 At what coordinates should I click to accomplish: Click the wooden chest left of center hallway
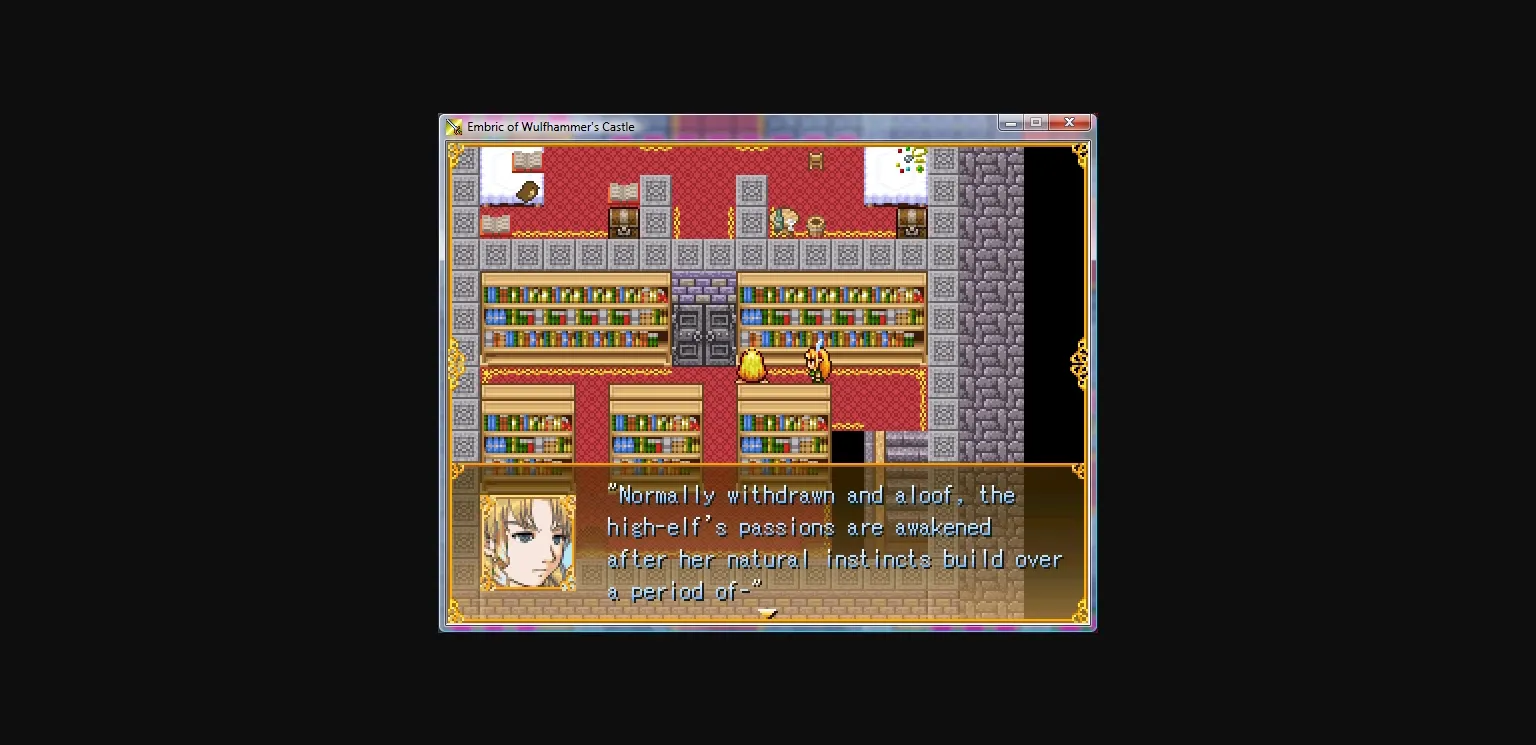point(624,222)
